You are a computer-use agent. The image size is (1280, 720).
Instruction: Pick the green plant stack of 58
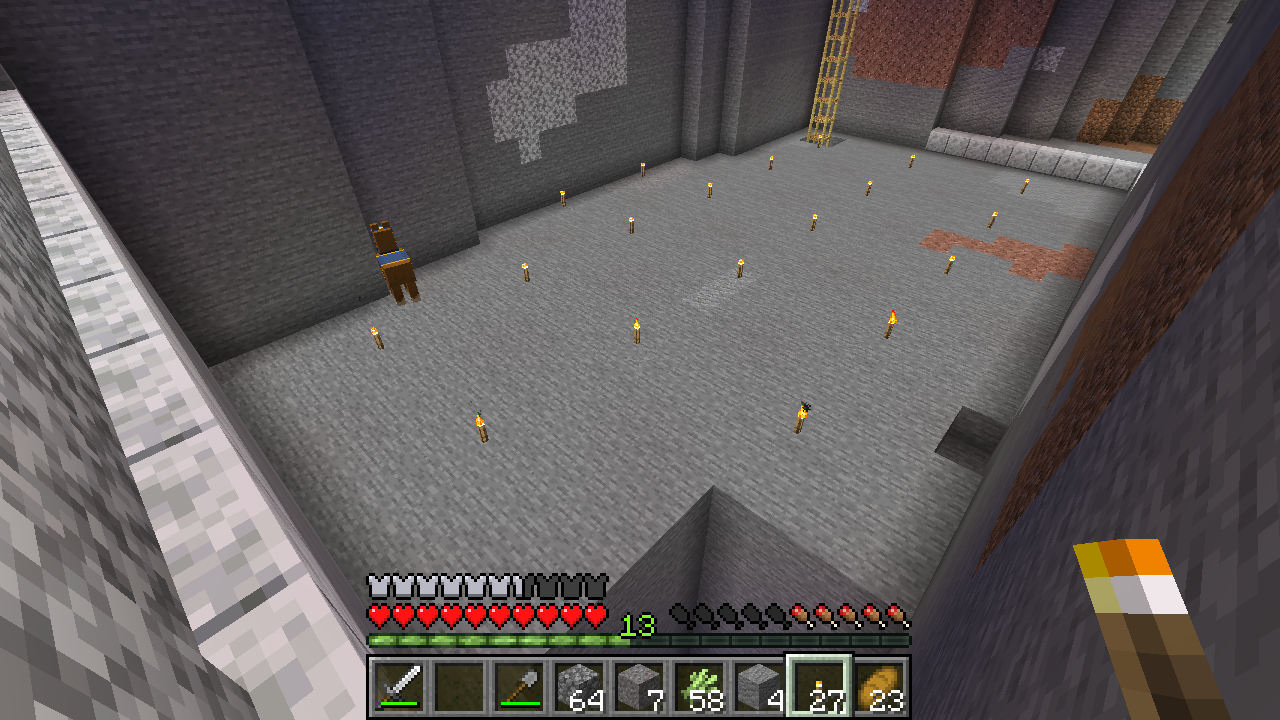pyautogui.click(x=699, y=687)
